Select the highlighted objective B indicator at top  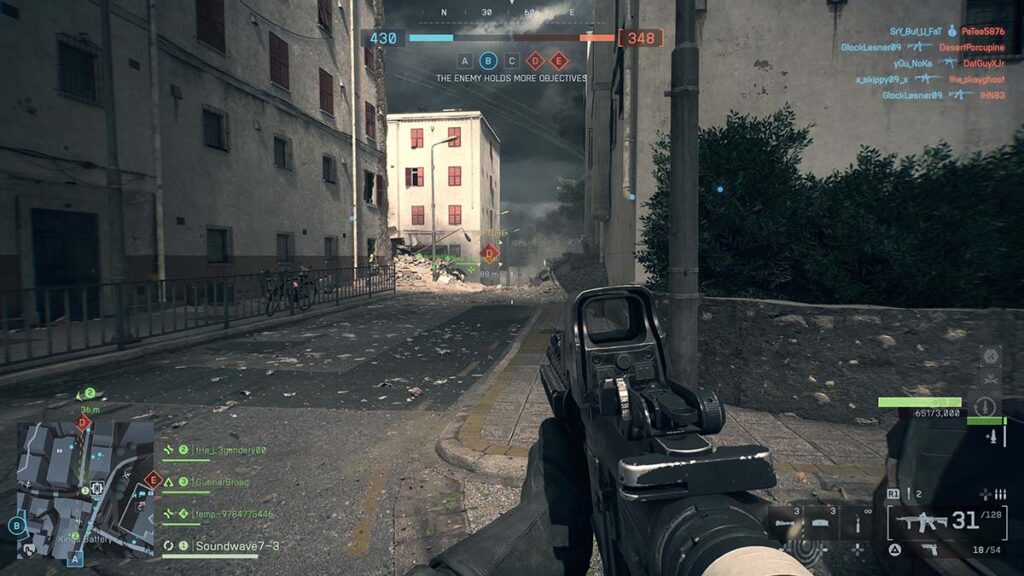click(488, 60)
